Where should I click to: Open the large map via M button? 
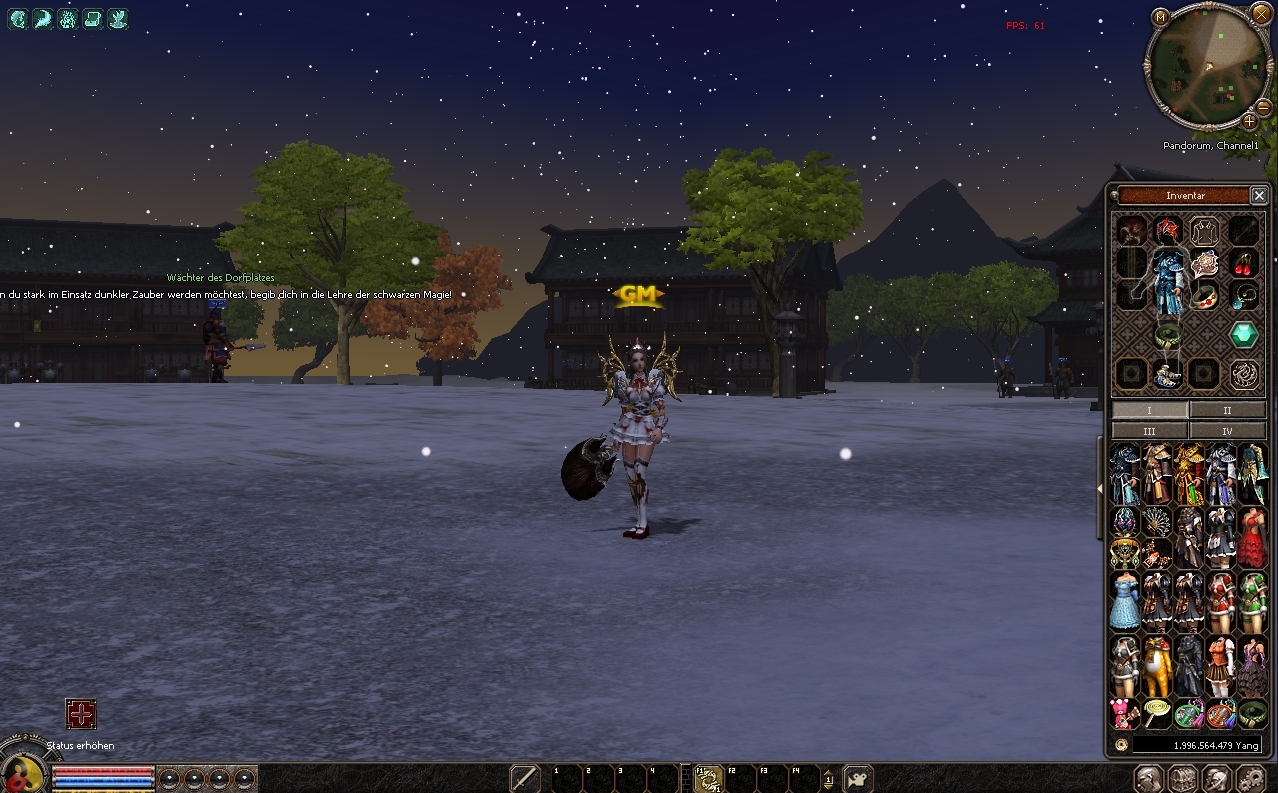pos(1160,17)
